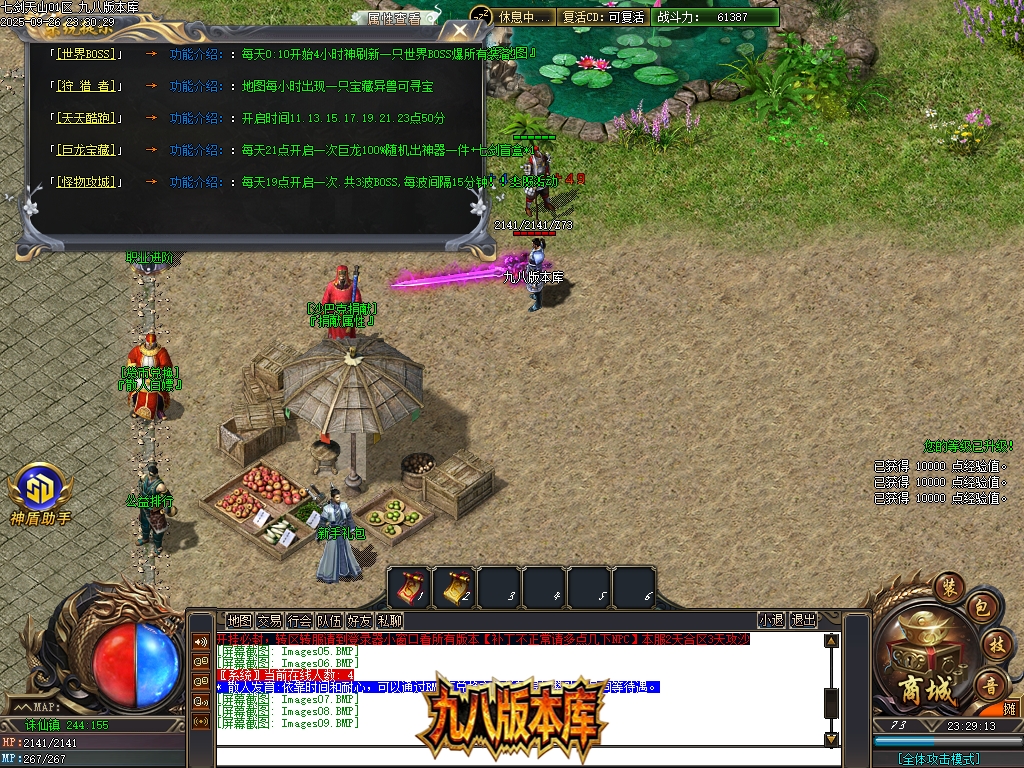Open the 地图 map tab
1024x768 pixels.
[239, 621]
